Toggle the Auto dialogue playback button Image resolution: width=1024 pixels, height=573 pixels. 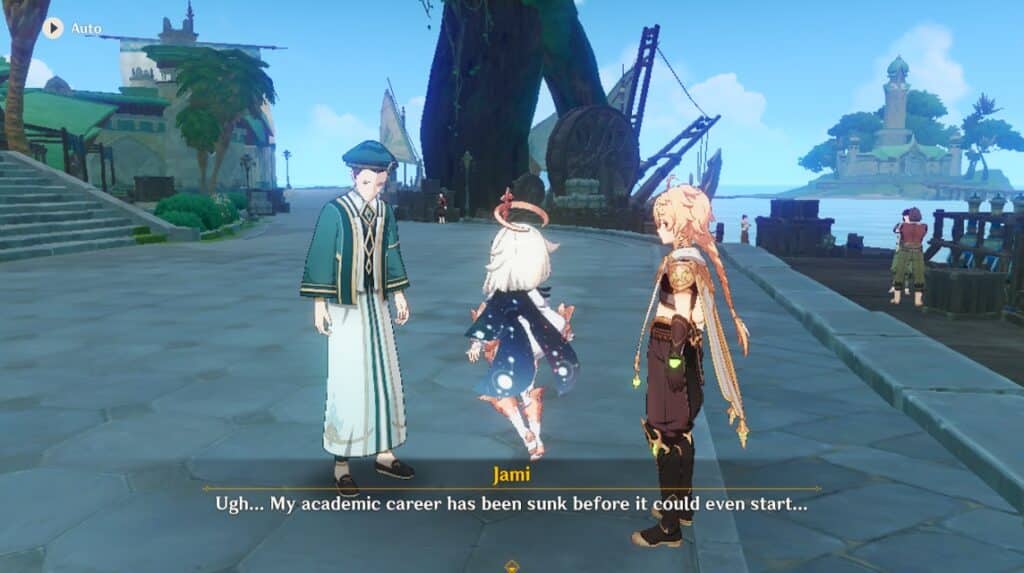[x=53, y=28]
